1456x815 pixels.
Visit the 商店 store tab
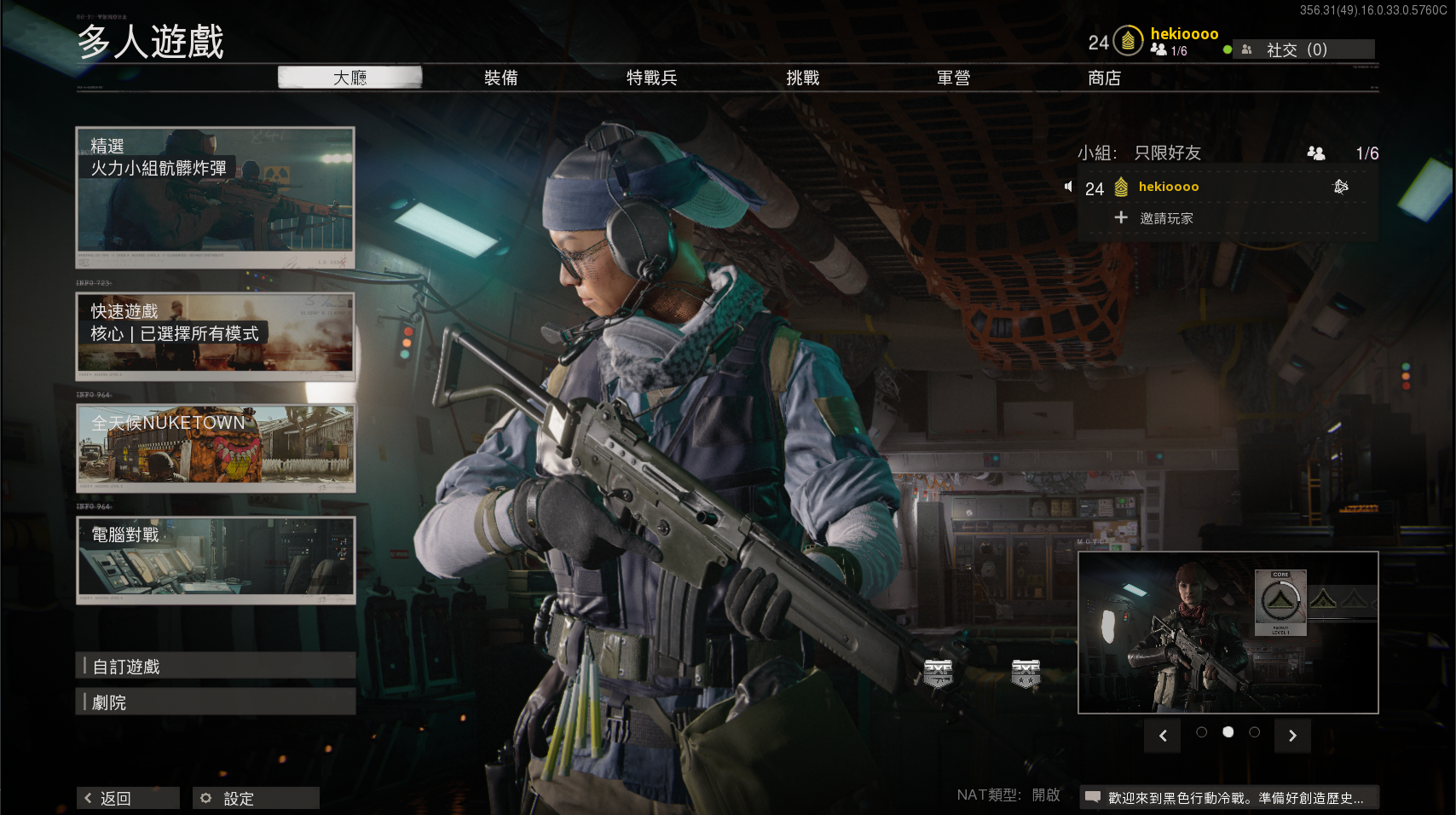click(1104, 78)
